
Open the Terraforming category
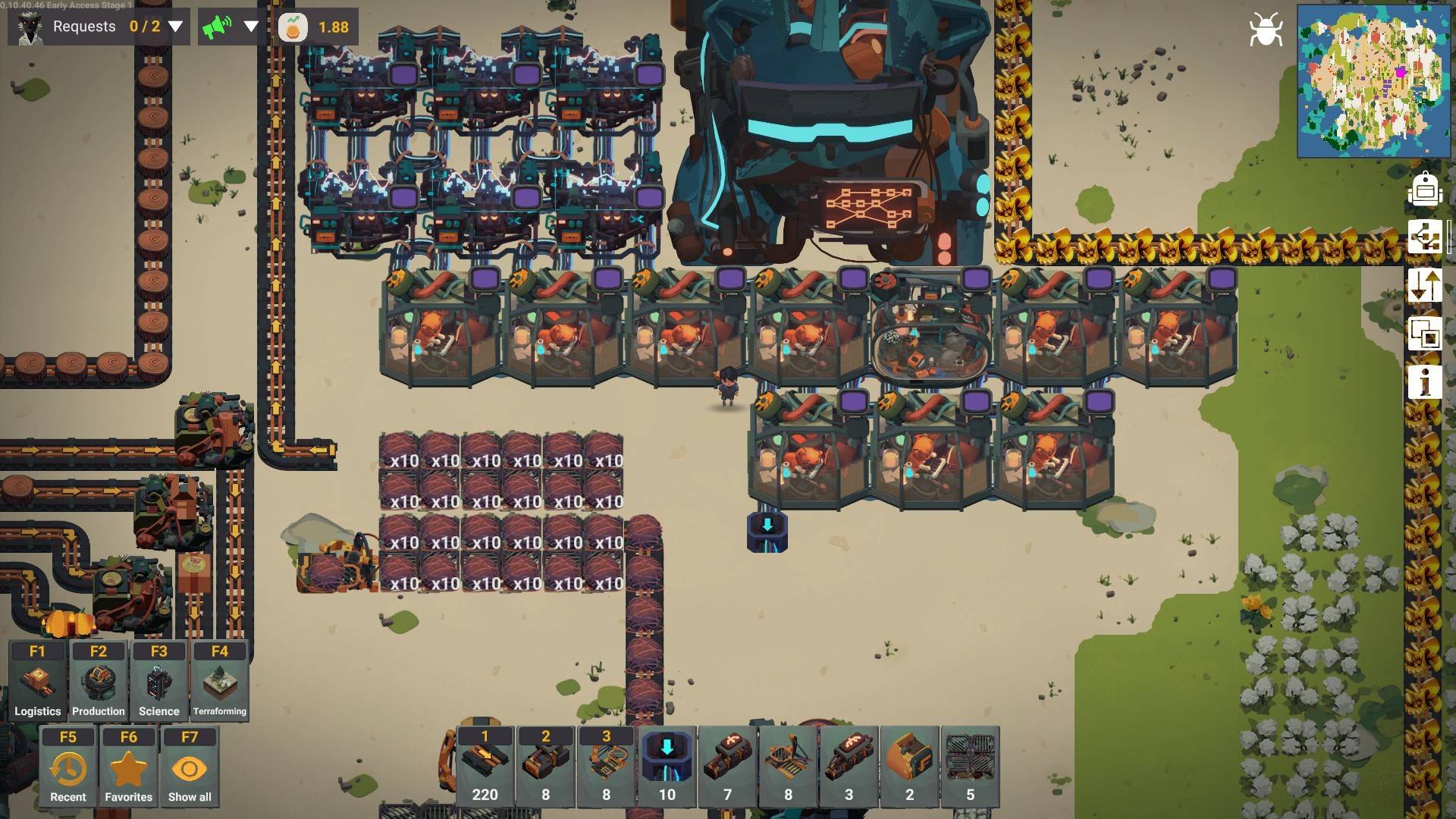(220, 681)
